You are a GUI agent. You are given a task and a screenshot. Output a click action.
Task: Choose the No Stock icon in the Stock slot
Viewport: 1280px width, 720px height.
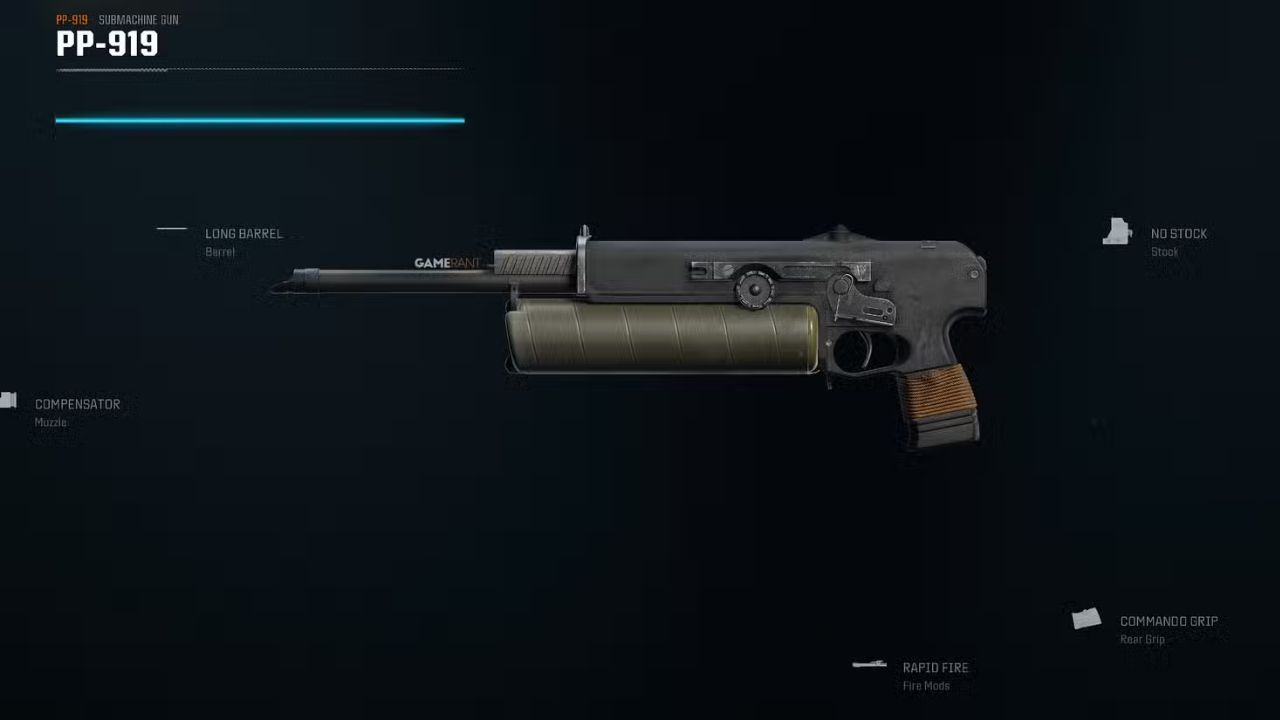pyautogui.click(x=1117, y=232)
